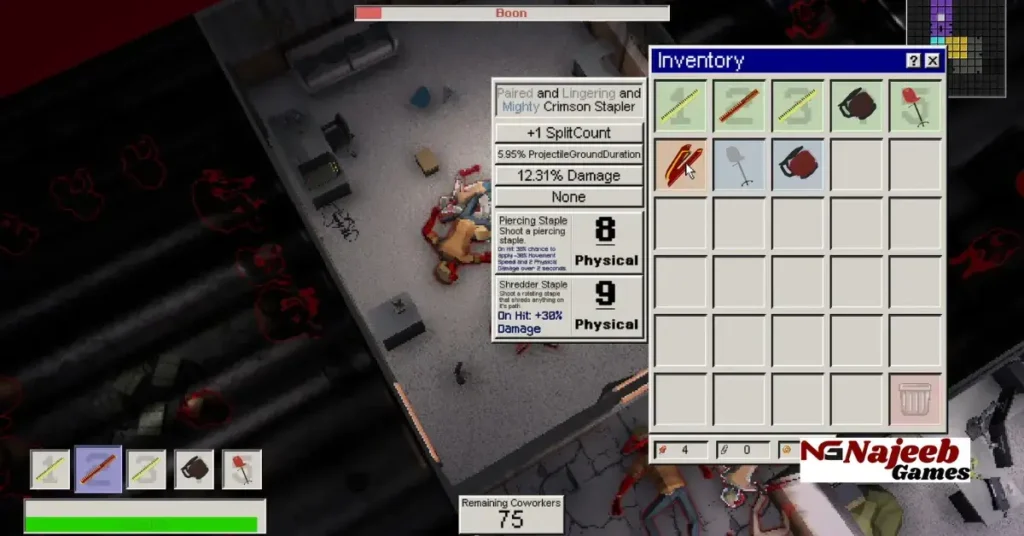Screen dimensions: 1024x536
Task: Choose the red chair in inventory slot 5
Action: pos(915,106)
